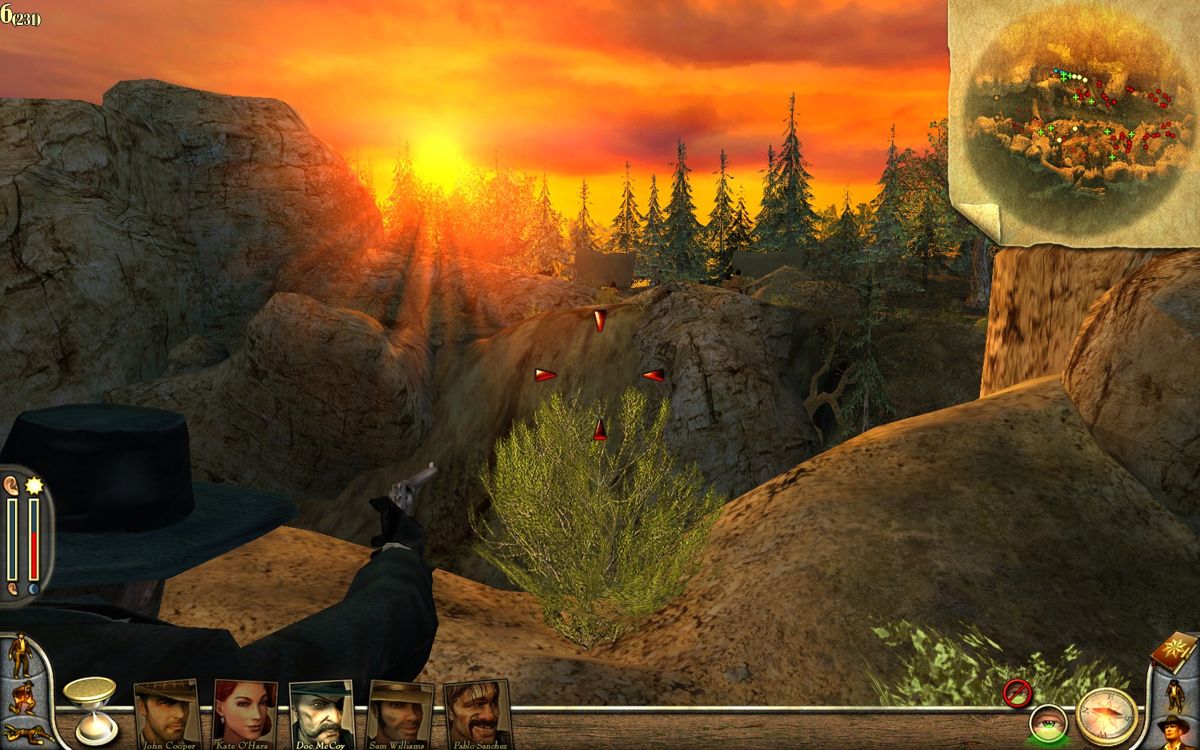This screenshot has height=750, width=1200.
Task: Select Sam Williams from the party
Action: (x=400, y=711)
